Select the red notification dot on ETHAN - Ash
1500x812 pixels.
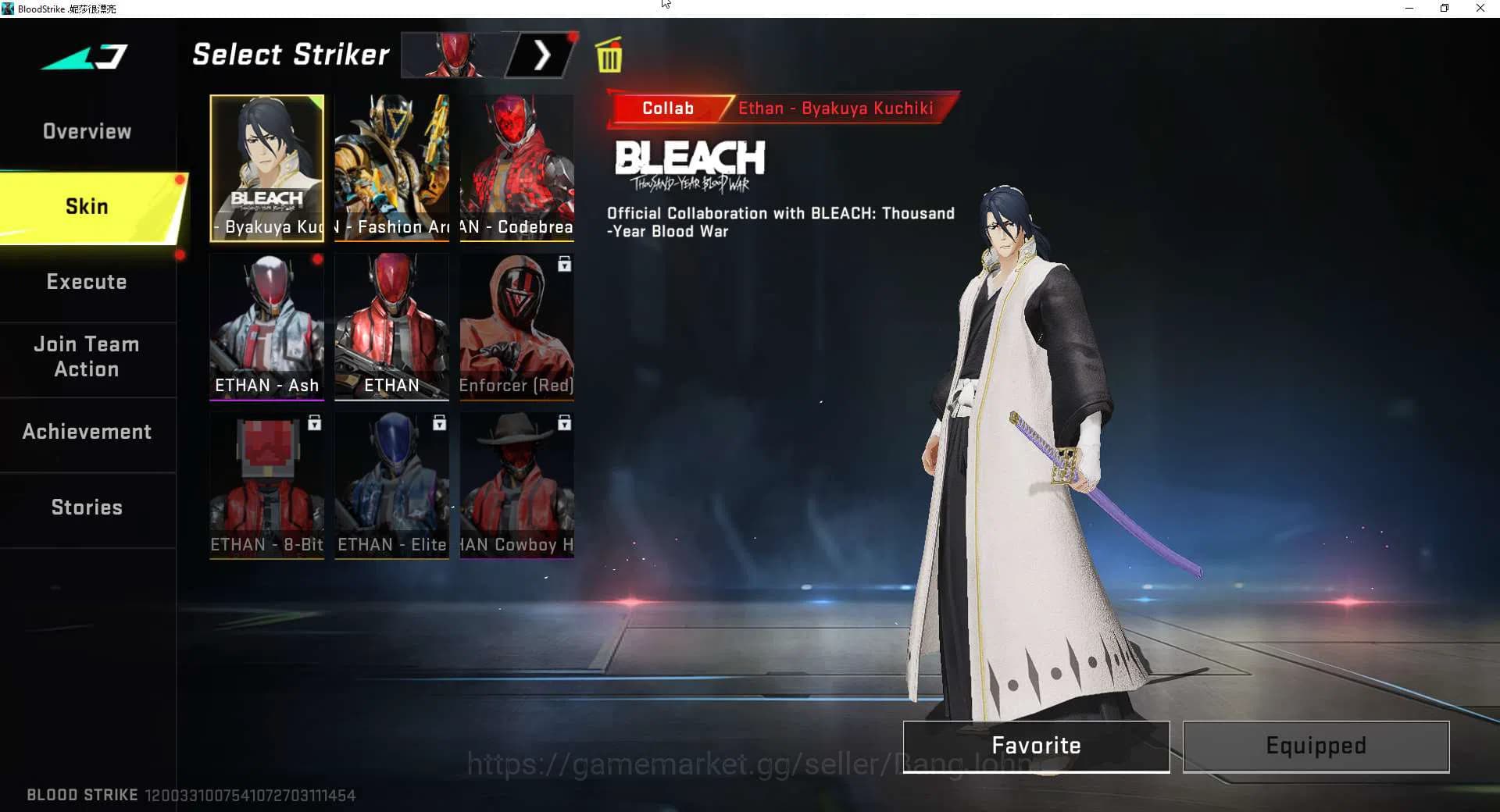319,260
